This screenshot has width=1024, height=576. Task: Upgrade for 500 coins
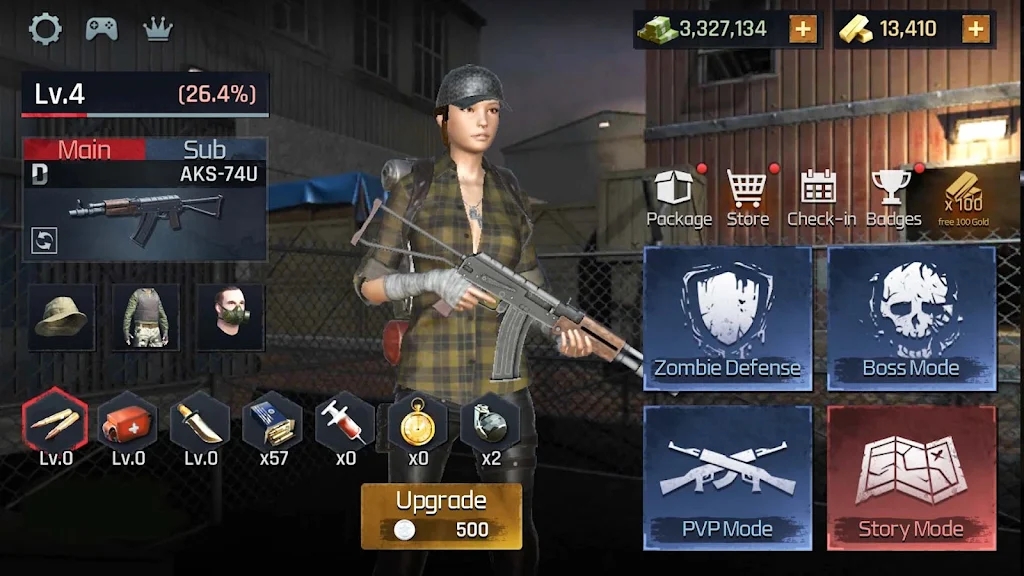click(x=441, y=516)
